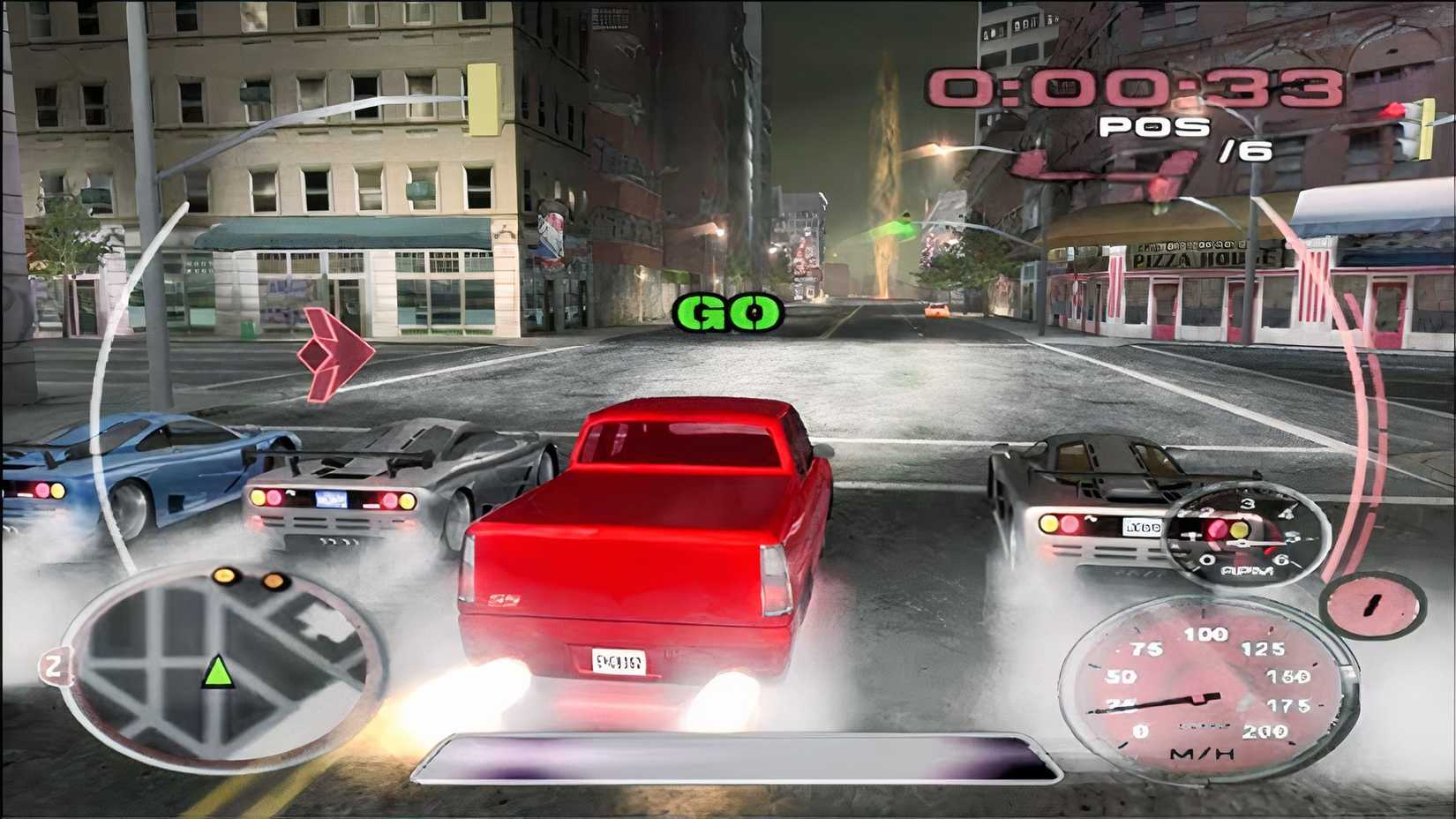Click the leftmost yellow opponent dot on the minimap
This screenshot has height=819, width=1456.
(224, 576)
